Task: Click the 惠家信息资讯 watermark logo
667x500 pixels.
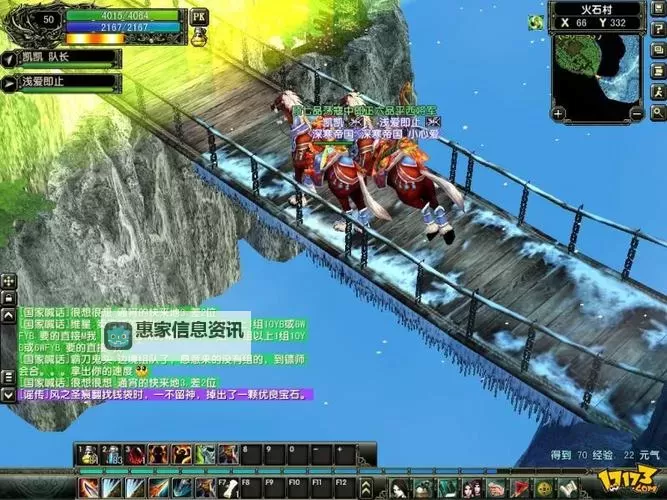Action: 173,330
